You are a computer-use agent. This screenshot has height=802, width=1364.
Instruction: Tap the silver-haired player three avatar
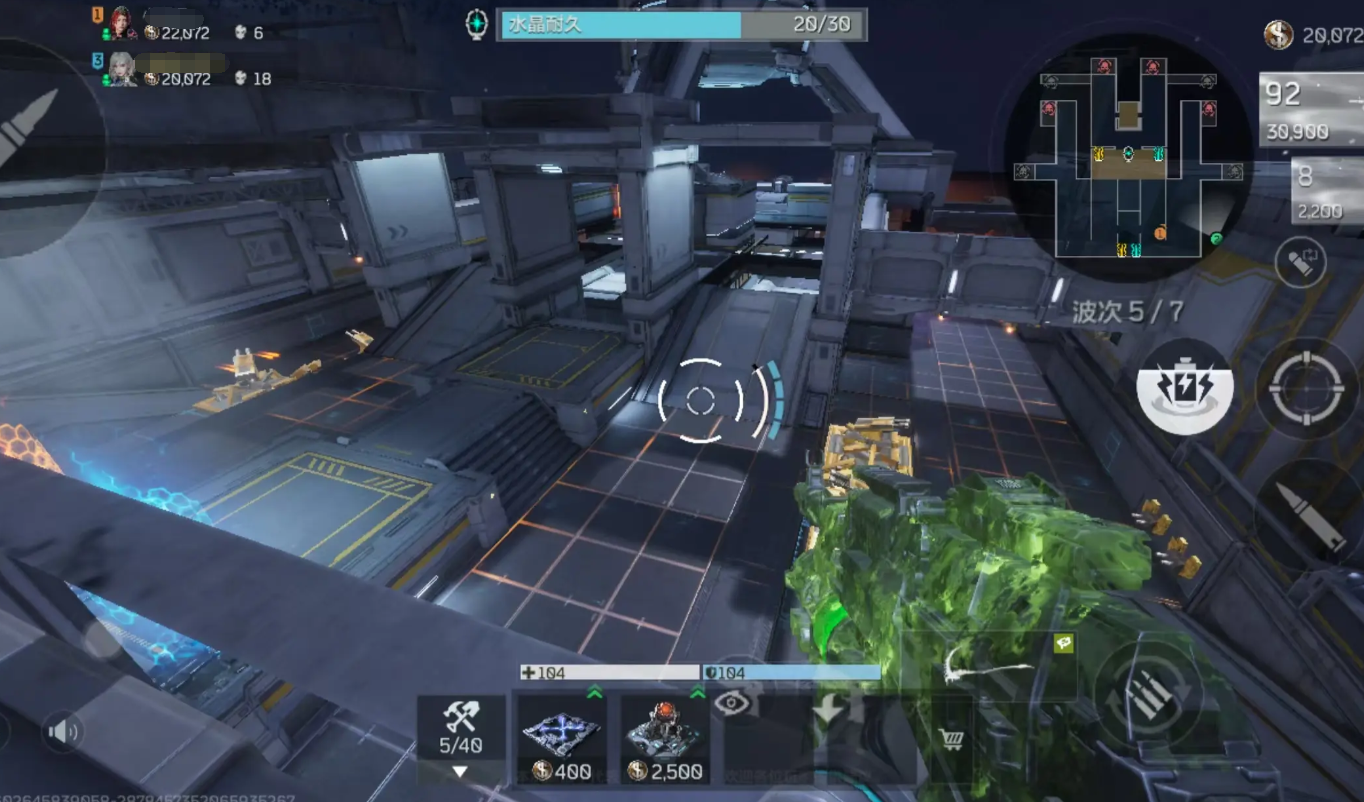(x=122, y=70)
